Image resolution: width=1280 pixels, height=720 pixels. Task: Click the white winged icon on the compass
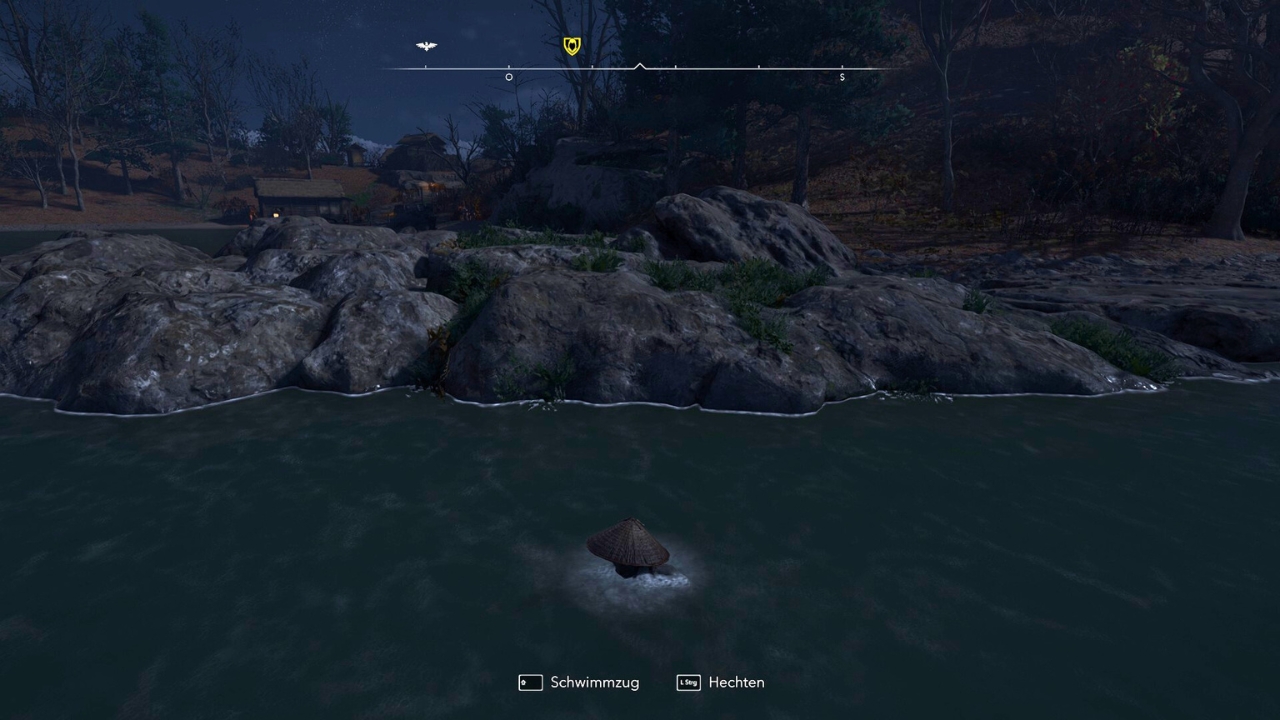pos(426,46)
